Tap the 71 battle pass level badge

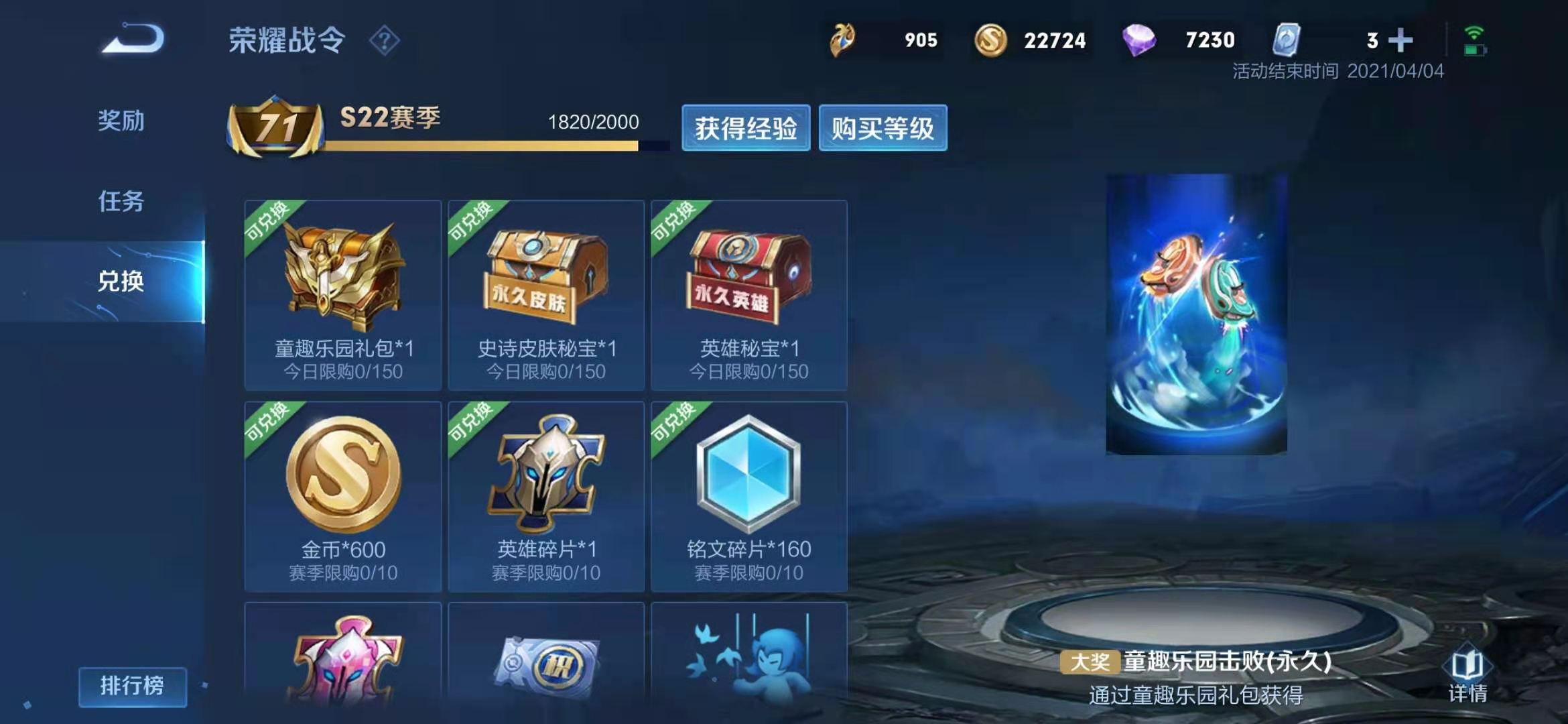point(276,127)
